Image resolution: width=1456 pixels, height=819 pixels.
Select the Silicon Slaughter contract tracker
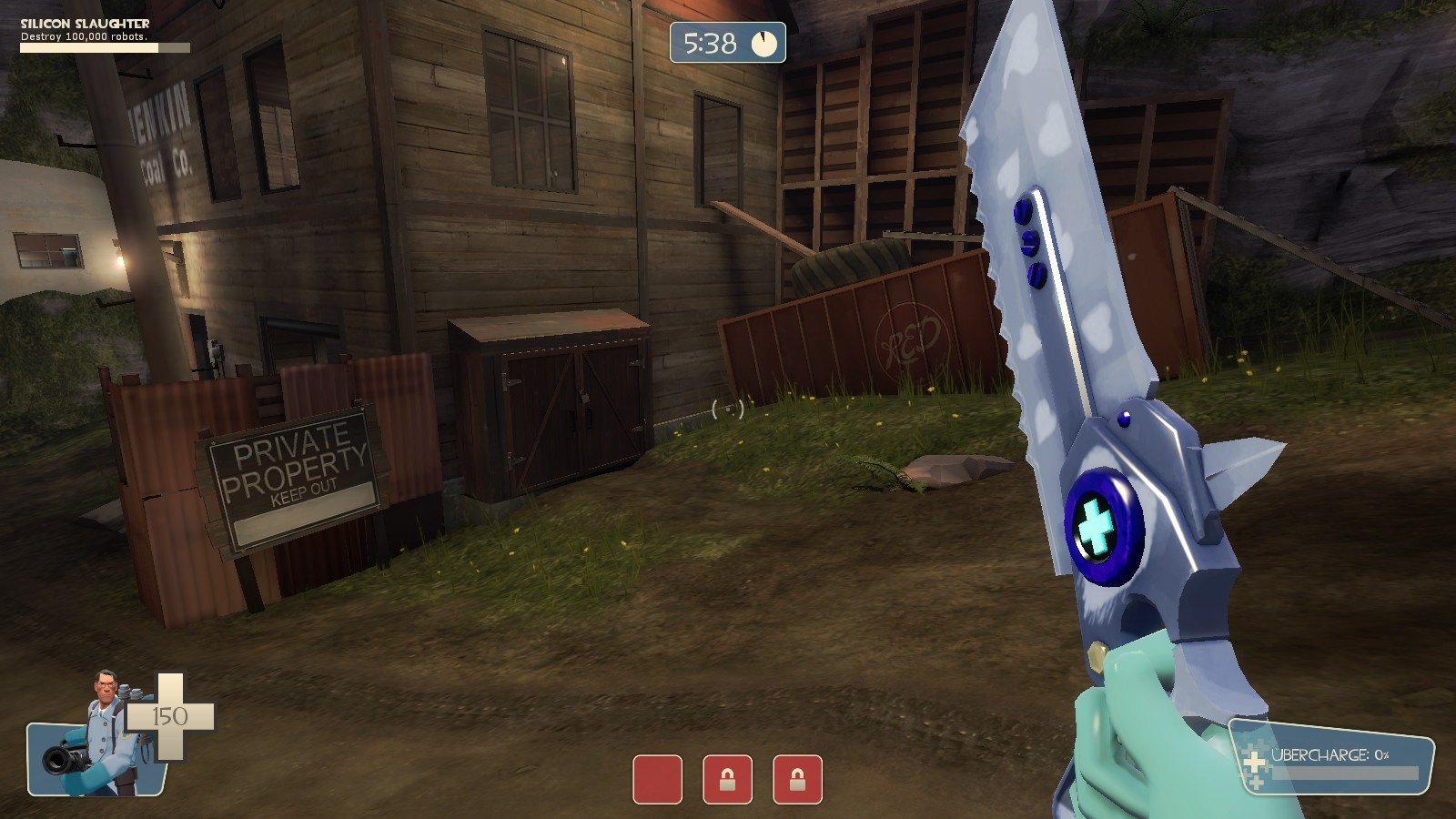[105, 35]
